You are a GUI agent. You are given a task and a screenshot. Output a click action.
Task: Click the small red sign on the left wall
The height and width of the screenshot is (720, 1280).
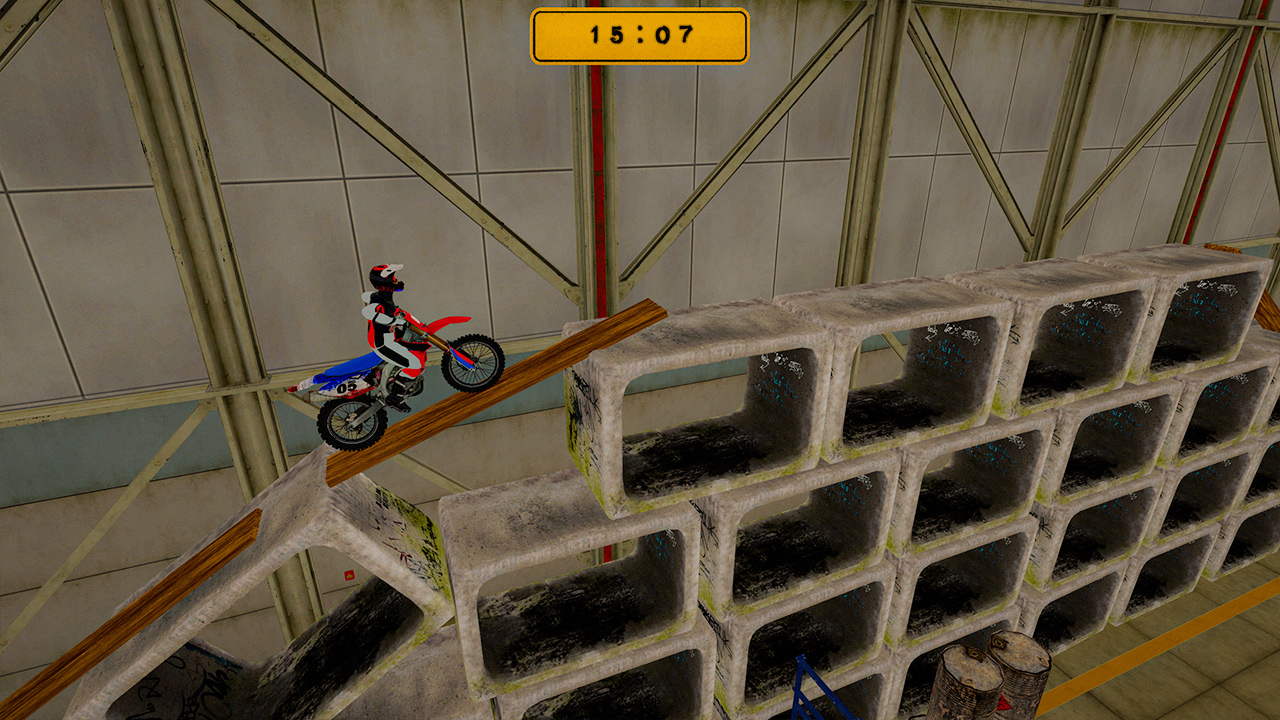(349, 575)
